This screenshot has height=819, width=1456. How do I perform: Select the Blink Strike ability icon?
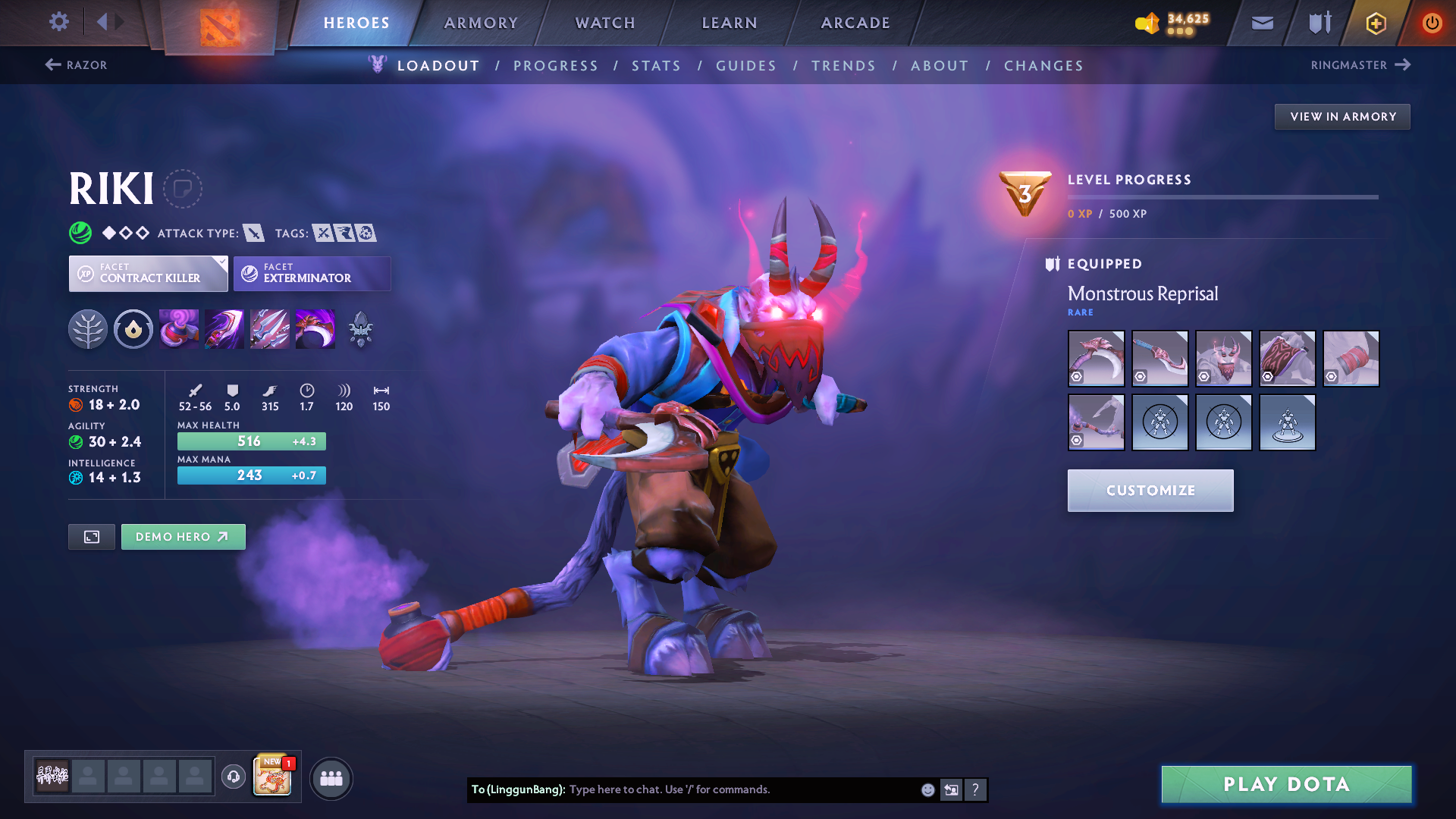(x=224, y=328)
